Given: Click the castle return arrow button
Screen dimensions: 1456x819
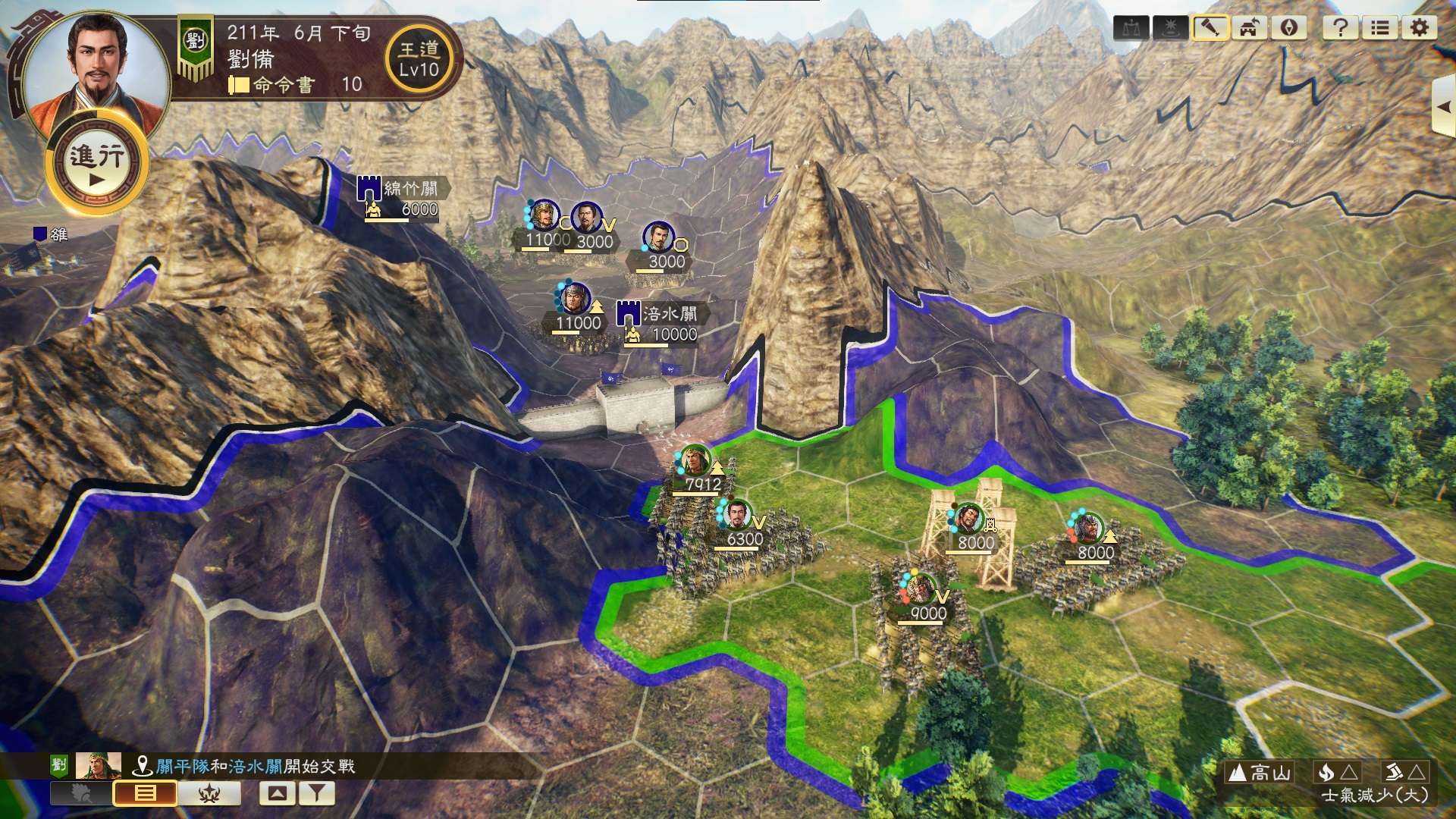Looking at the screenshot, I should (1249, 28).
